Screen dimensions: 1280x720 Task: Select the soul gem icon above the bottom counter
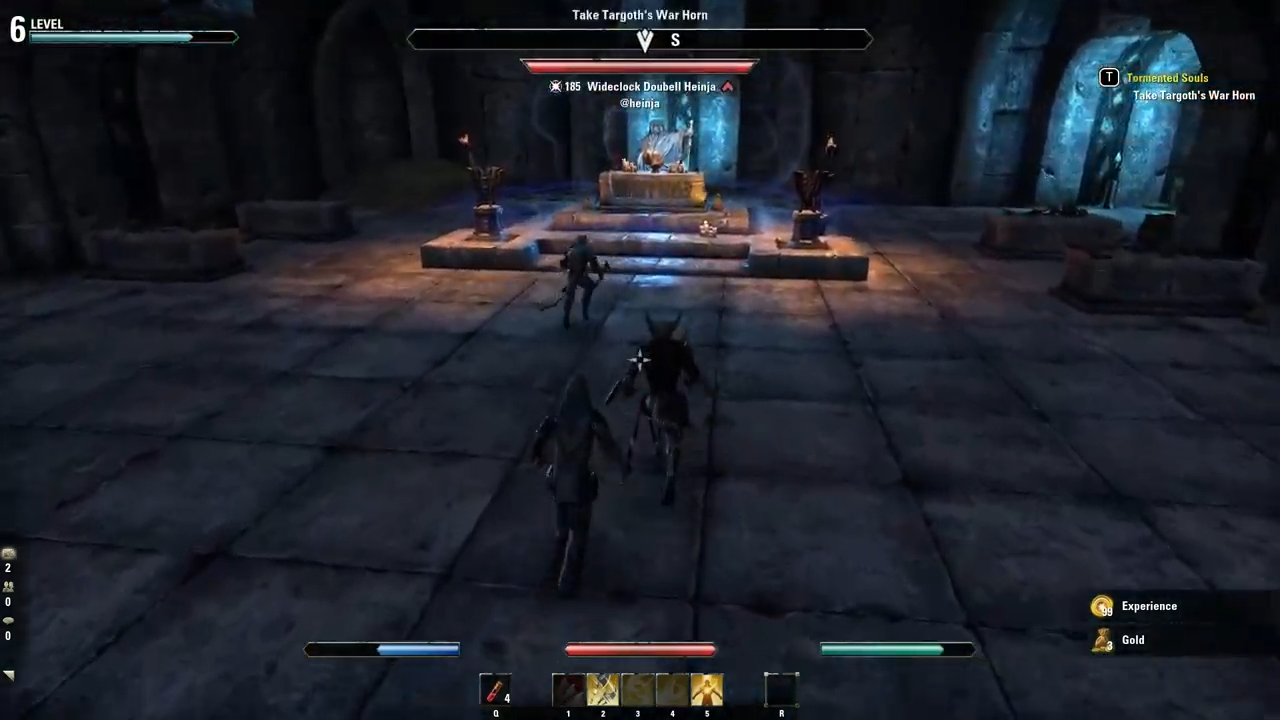click(8, 619)
